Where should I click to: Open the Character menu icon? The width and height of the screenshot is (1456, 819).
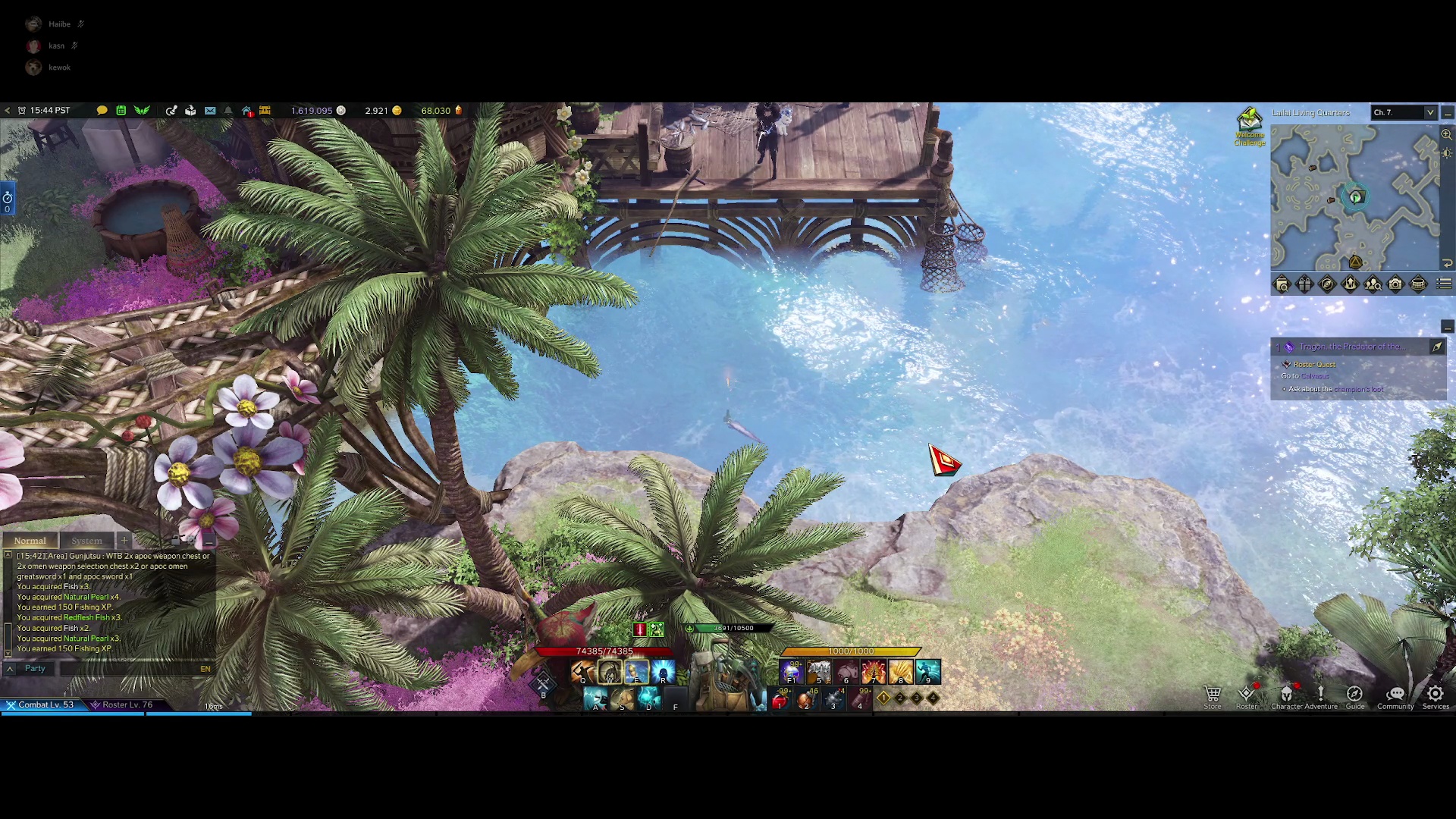[x=1286, y=695]
